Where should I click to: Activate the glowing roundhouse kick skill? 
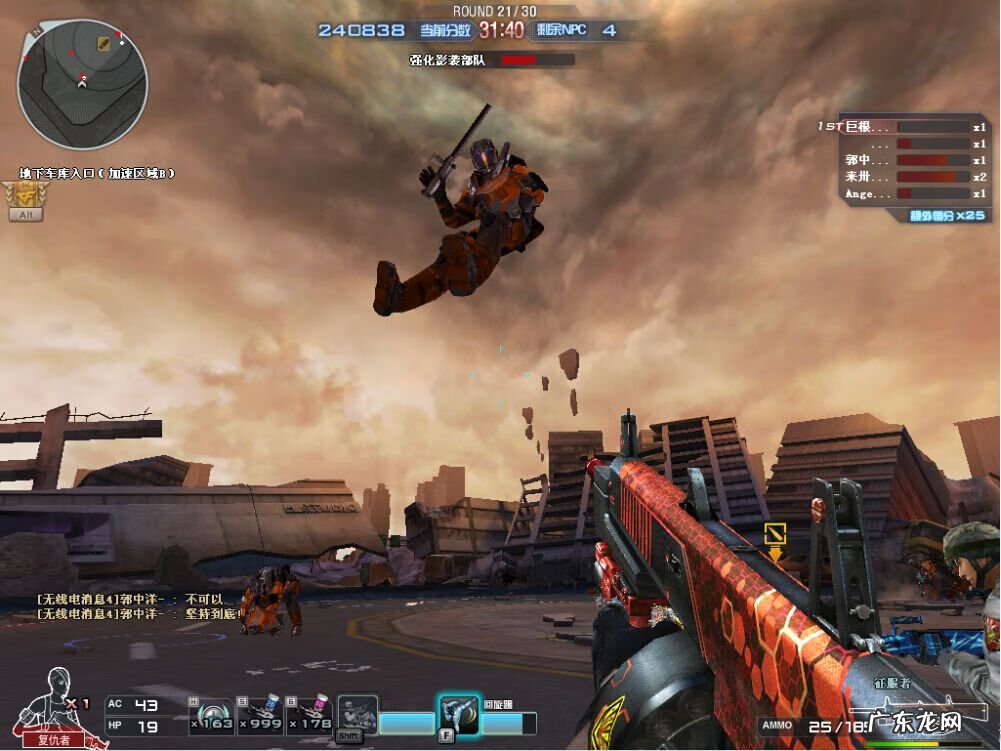tap(456, 714)
